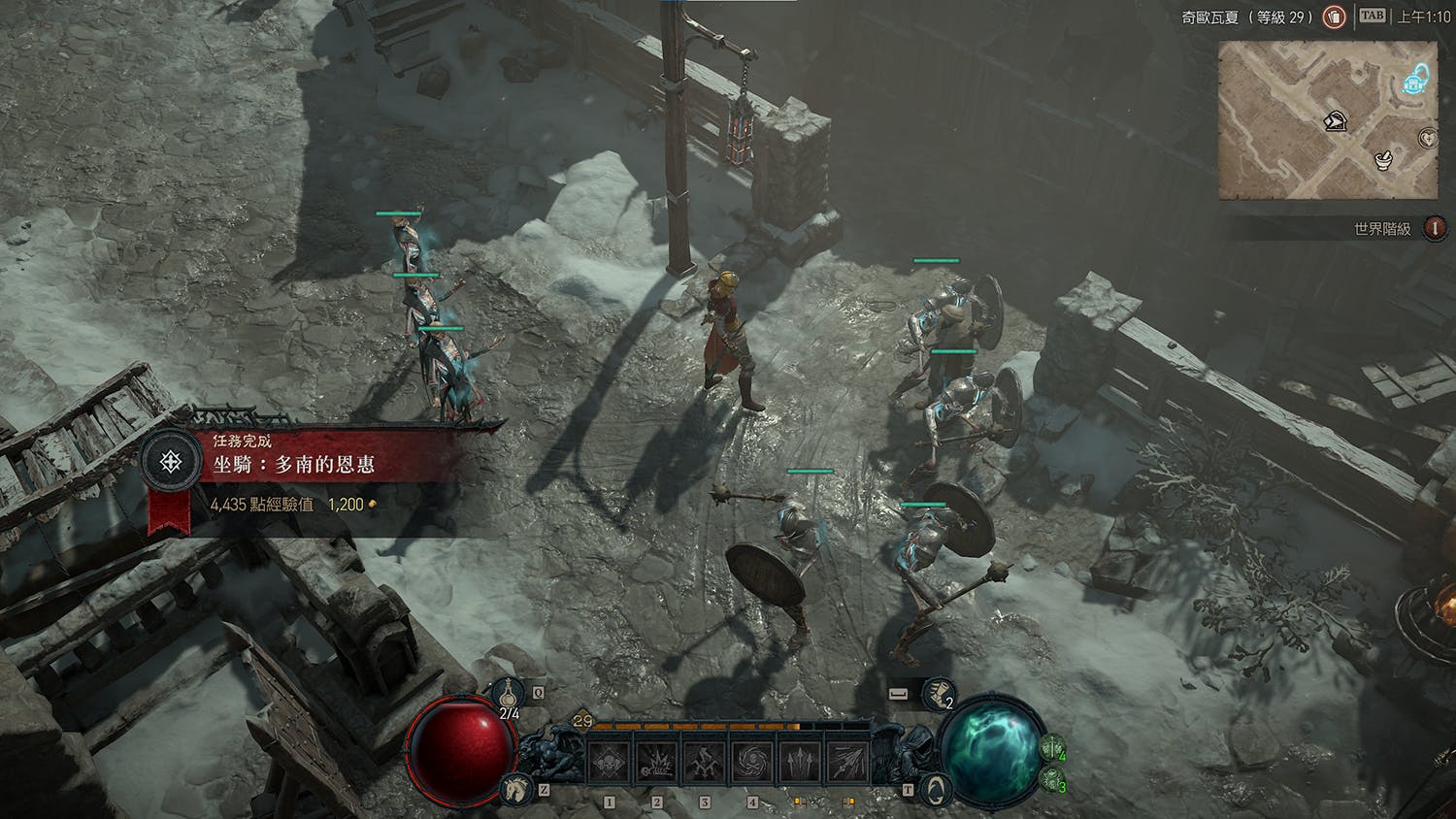The image size is (1456, 819).
Task: Click the red cards icon beside zone name
Action: [x=1335, y=16]
